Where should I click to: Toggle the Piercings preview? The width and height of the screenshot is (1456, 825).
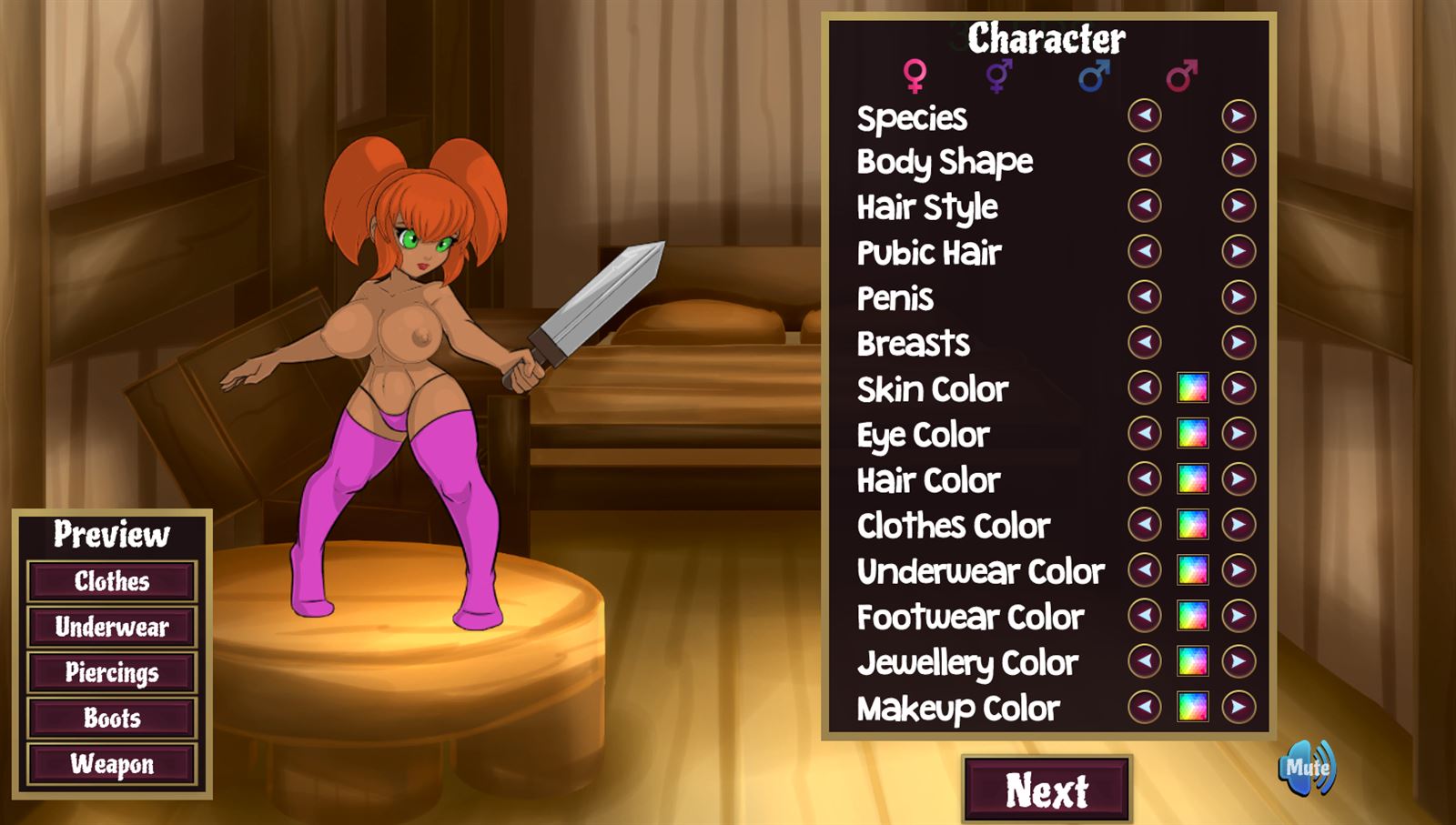113,673
